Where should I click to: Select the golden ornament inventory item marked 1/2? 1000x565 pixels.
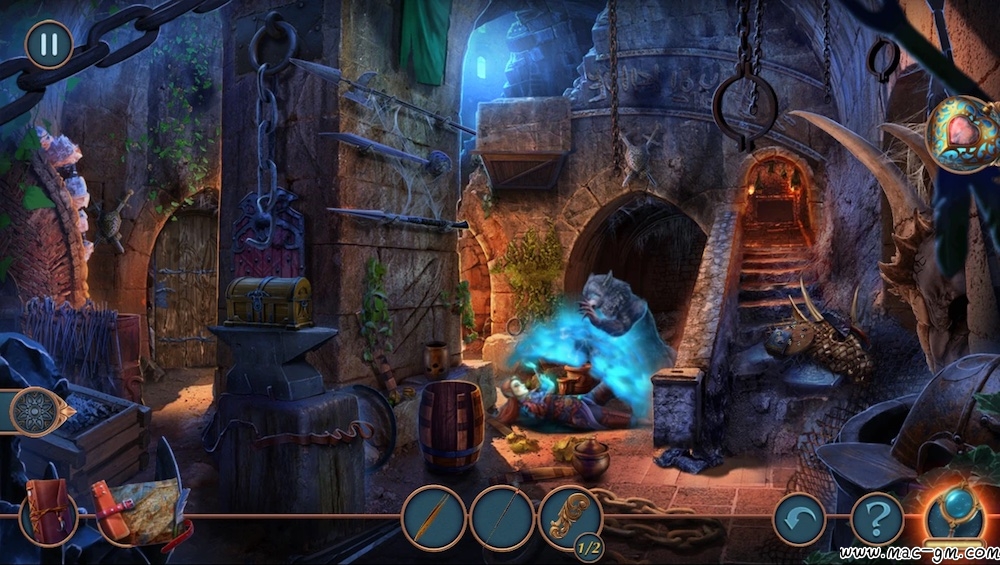click(570, 516)
